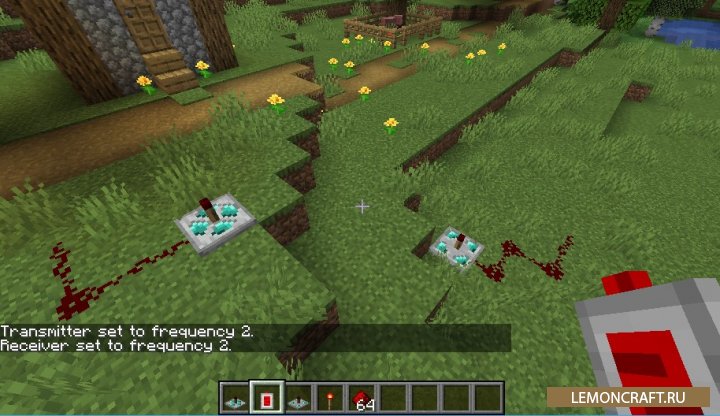Select the redstone torch hotbar slot
The height and width of the screenshot is (416, 720).
pyautogui.click(x=329, y=397)
